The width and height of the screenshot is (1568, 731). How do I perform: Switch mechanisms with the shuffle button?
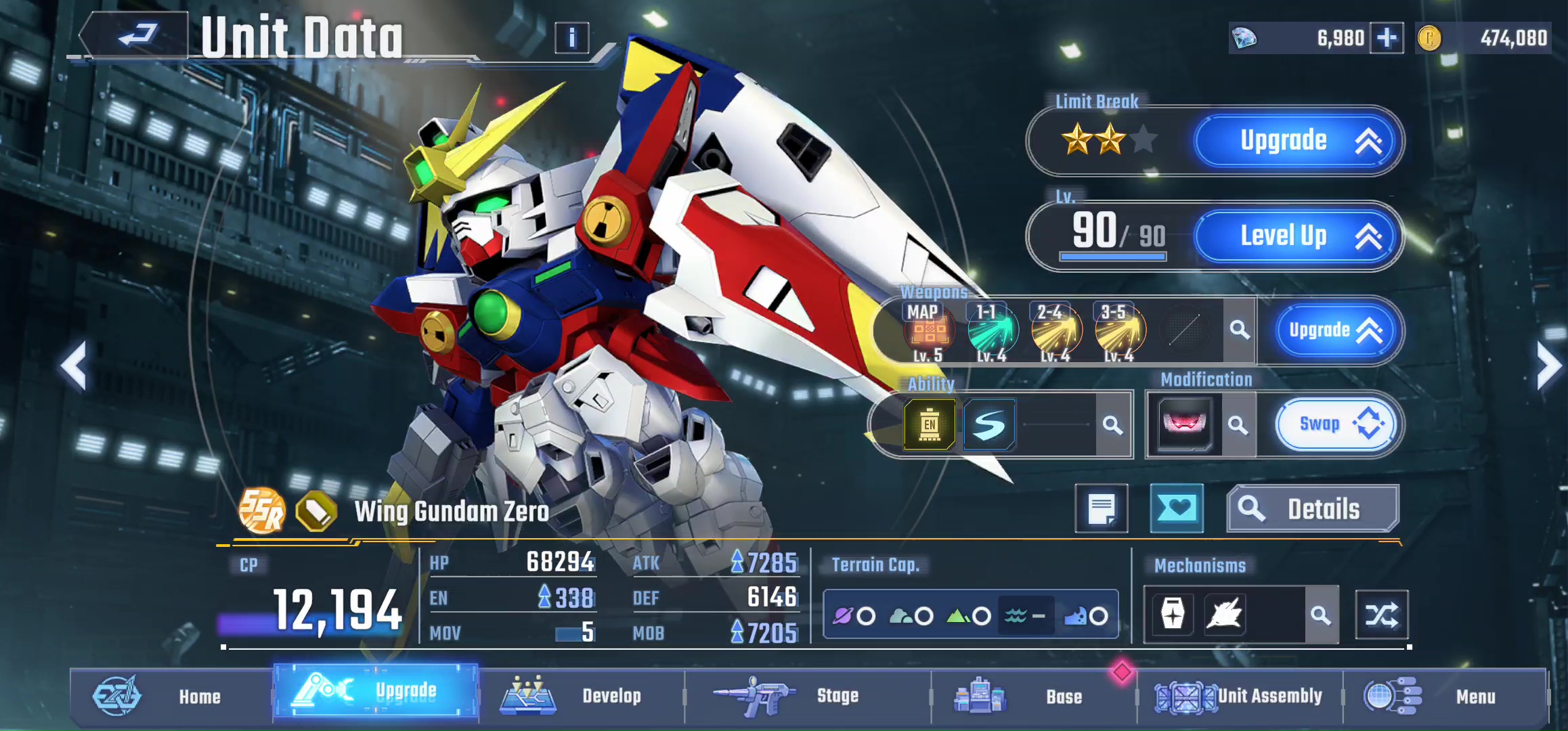click(x=1381, y=615)
